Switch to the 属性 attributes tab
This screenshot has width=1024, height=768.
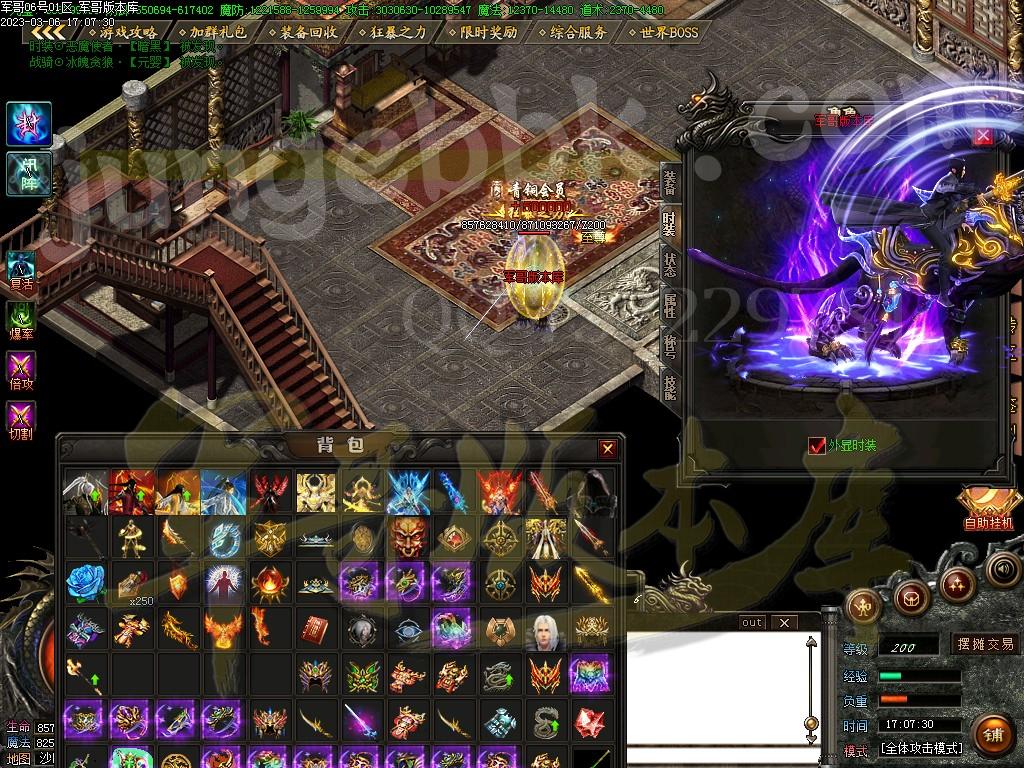click(670, 305)
